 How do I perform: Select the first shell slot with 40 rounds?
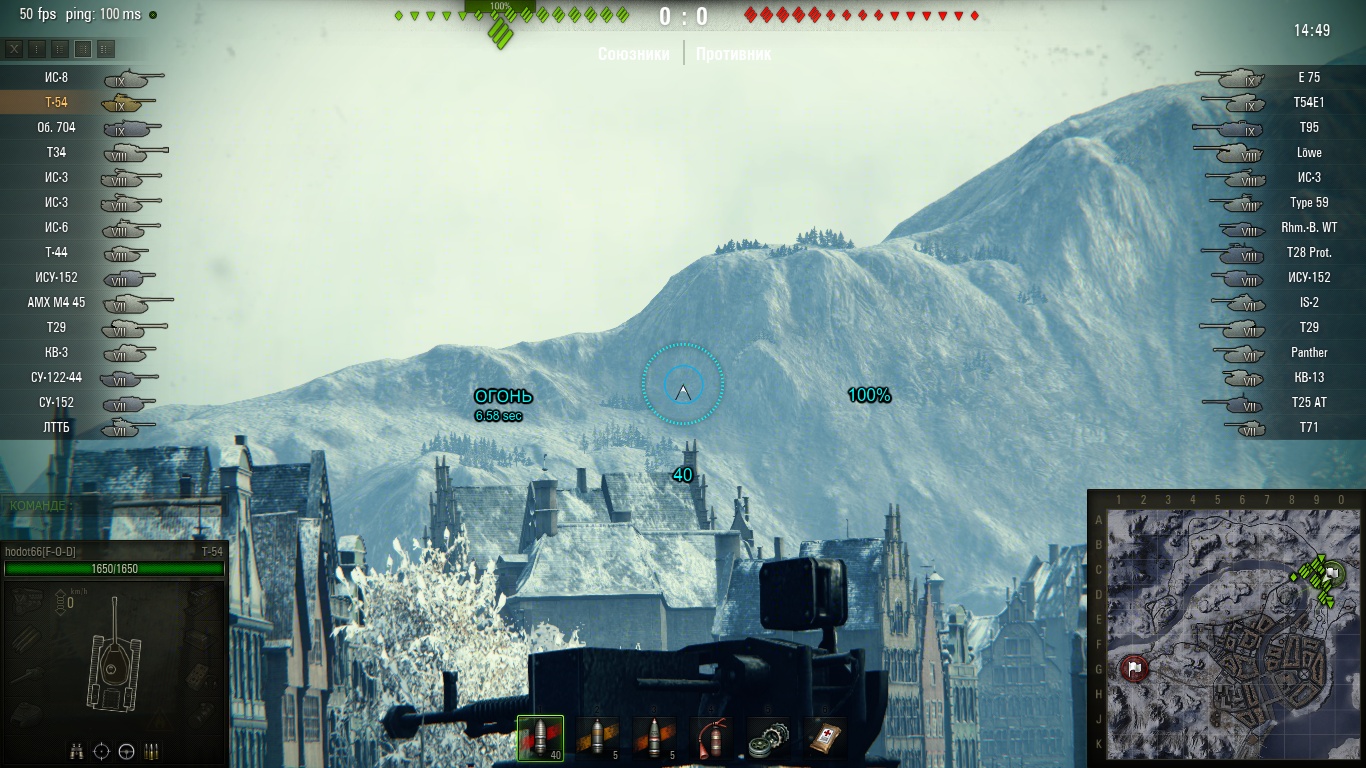point(540,738)
